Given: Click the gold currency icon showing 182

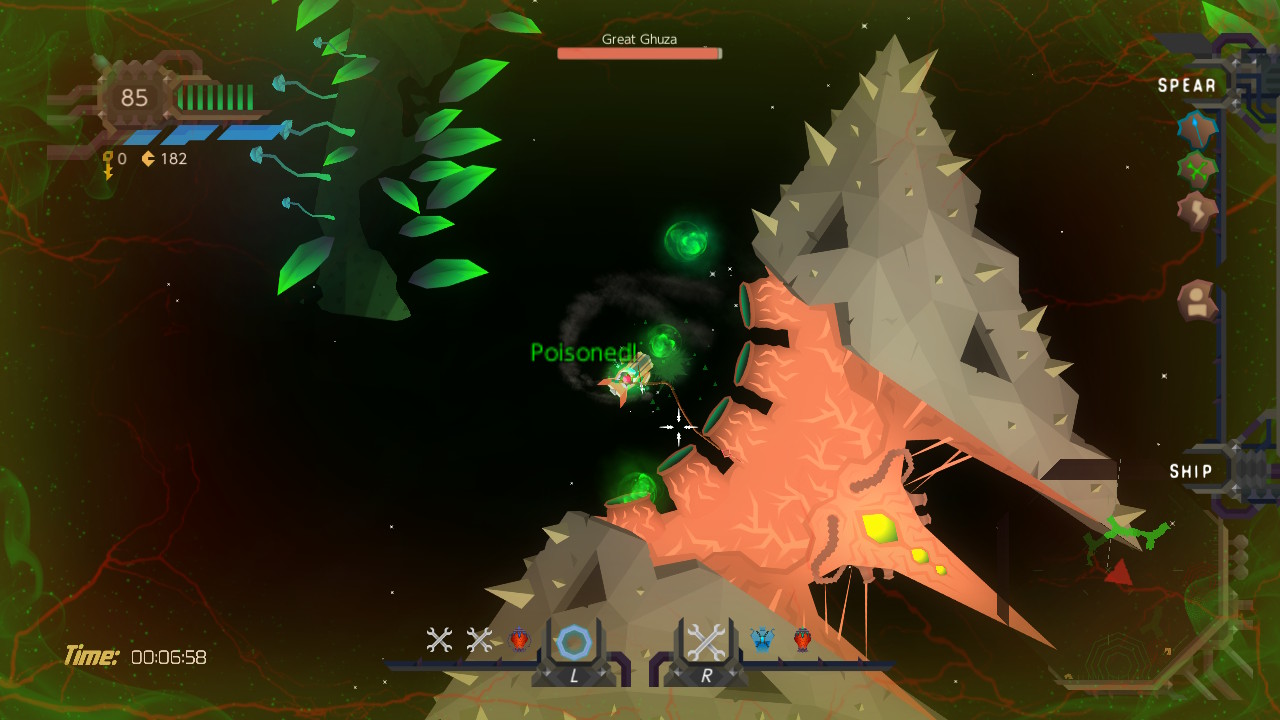Looking at the screenshot, I should click(x=146, y=158).
